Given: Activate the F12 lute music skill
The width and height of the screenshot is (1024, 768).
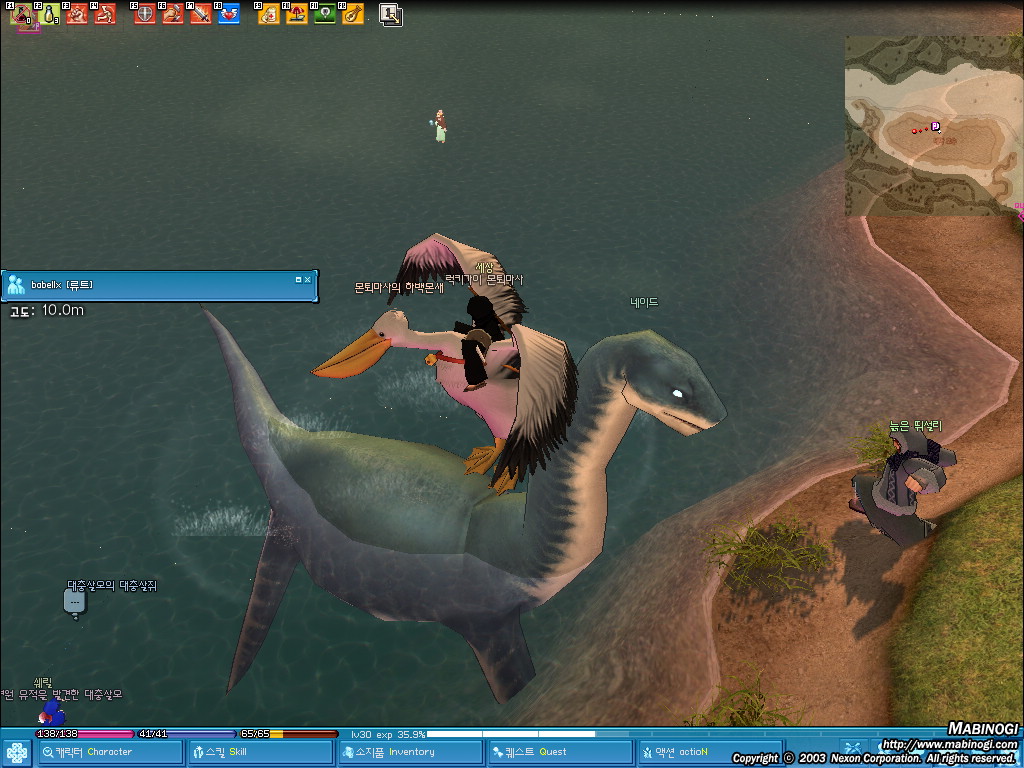Looking at the screenshot, I should [x=353, y=14].
